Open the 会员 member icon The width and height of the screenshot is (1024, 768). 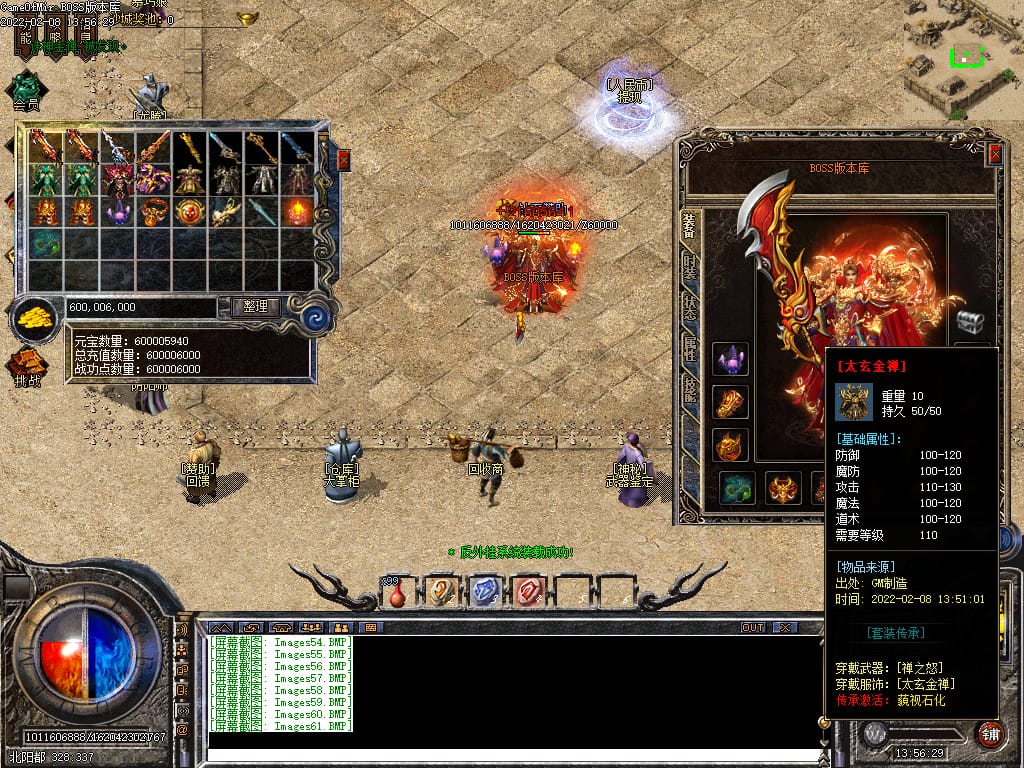[x=26, y=90]
